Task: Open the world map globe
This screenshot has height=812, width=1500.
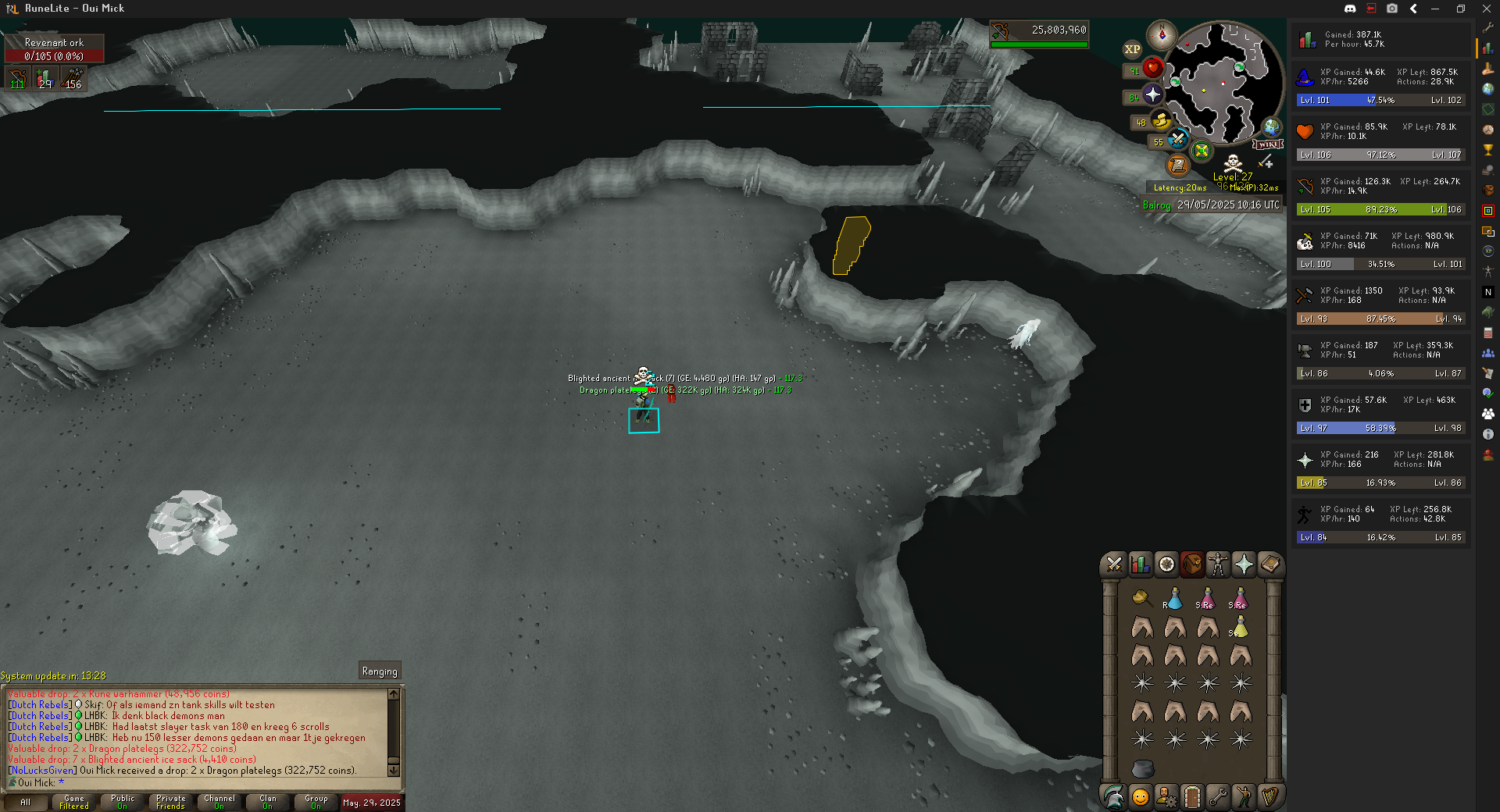Action: coord(1272,127)
